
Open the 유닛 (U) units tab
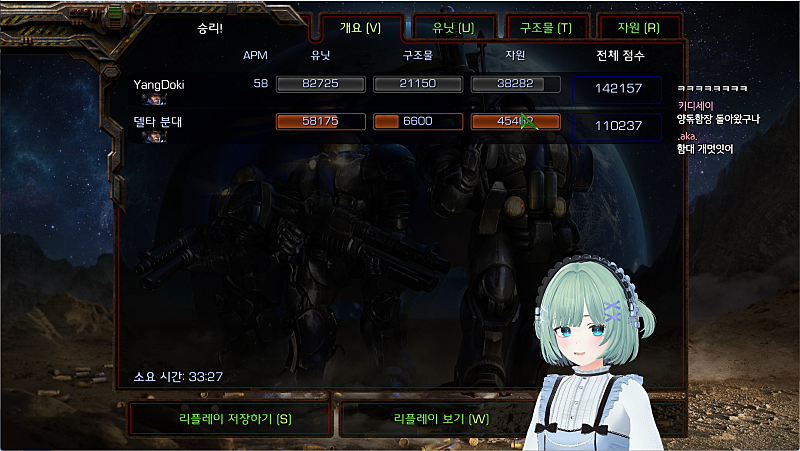452,27
